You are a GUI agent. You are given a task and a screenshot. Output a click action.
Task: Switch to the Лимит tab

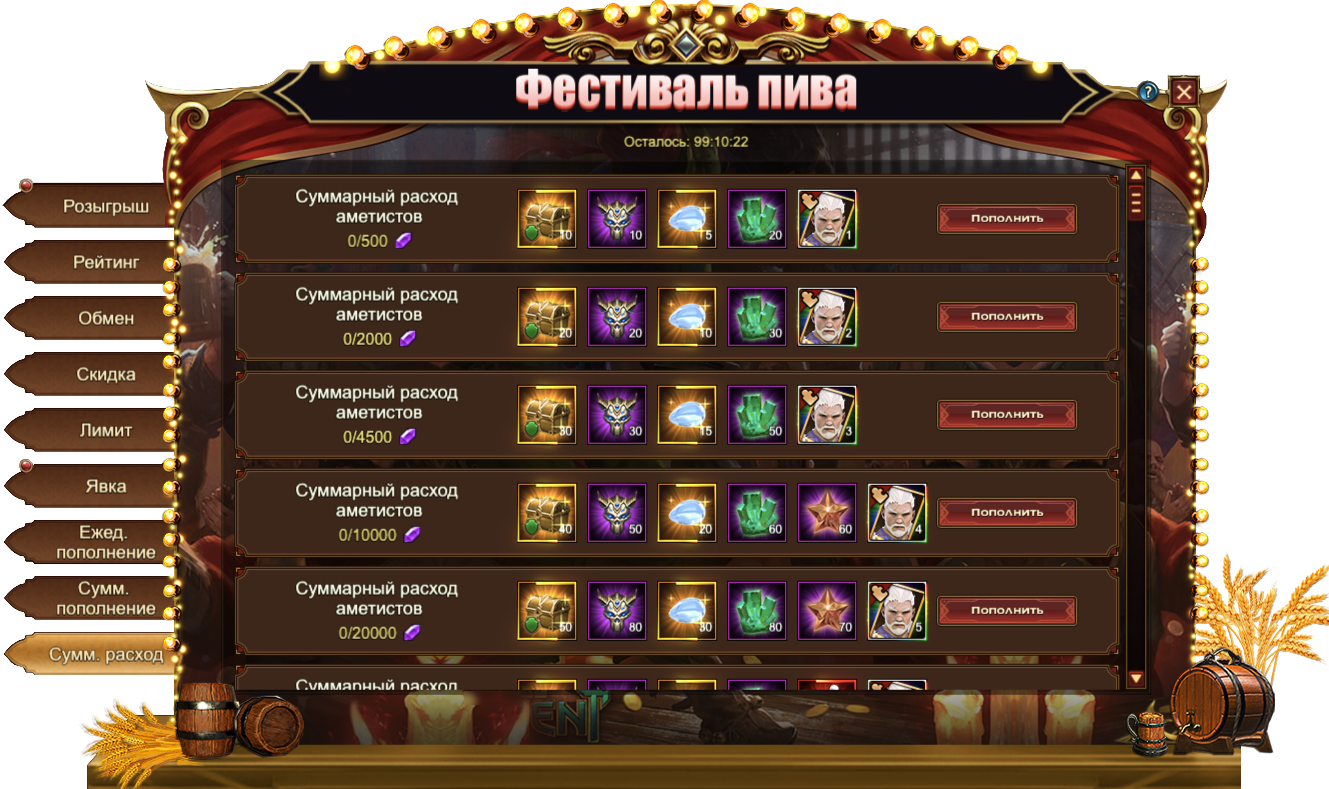point(105,431)
